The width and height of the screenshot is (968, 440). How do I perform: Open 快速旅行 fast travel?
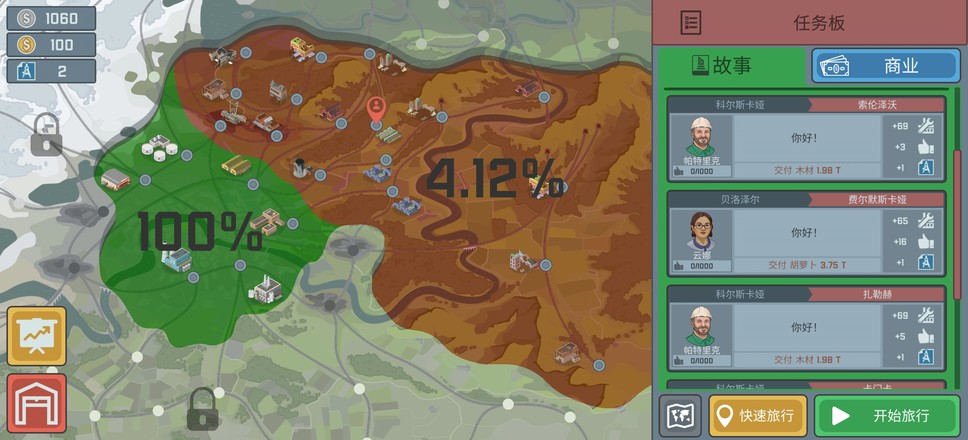(x=758, y=416)
